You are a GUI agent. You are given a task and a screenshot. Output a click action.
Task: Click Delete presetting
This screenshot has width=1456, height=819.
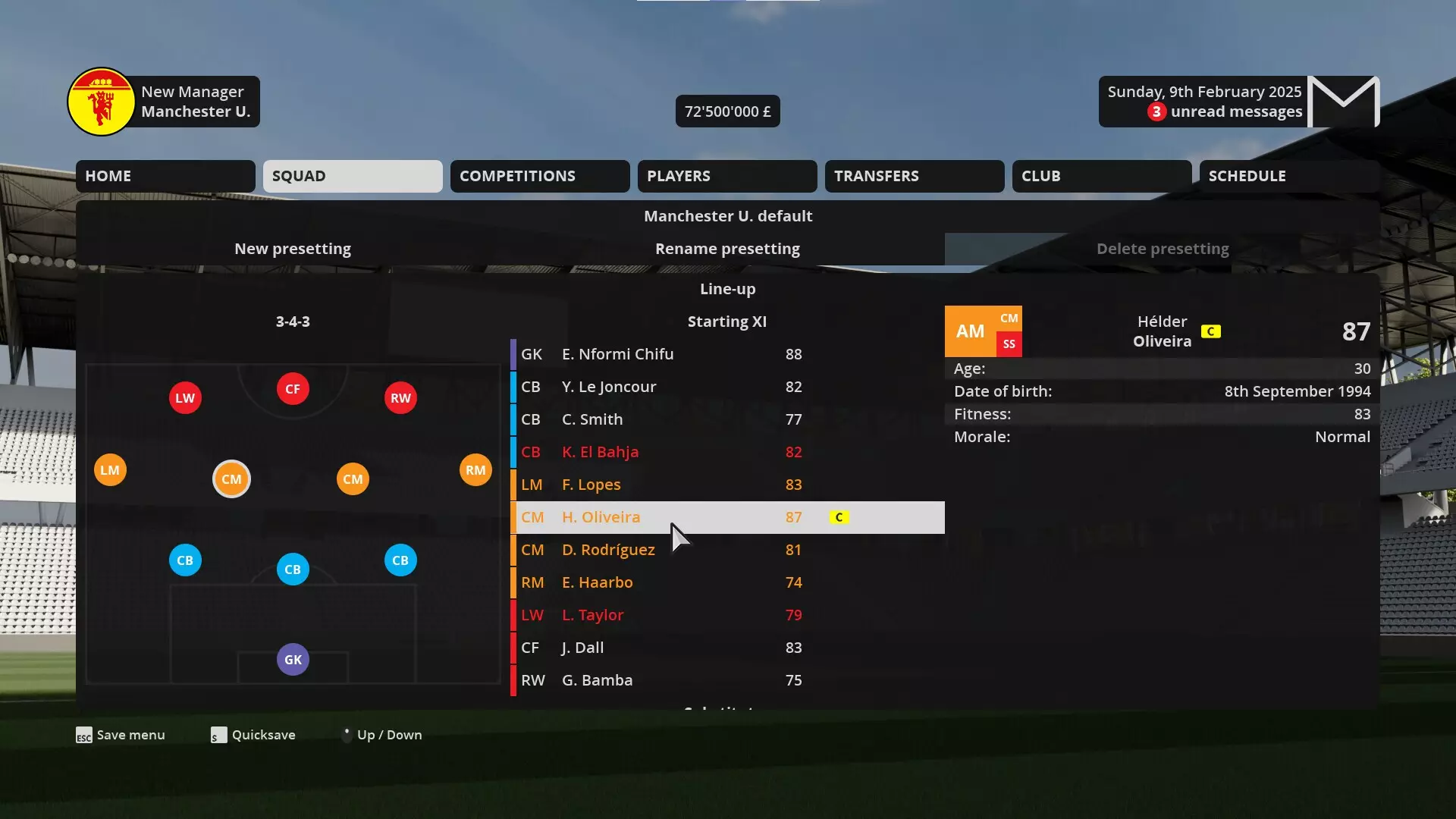pos(1163,248)
